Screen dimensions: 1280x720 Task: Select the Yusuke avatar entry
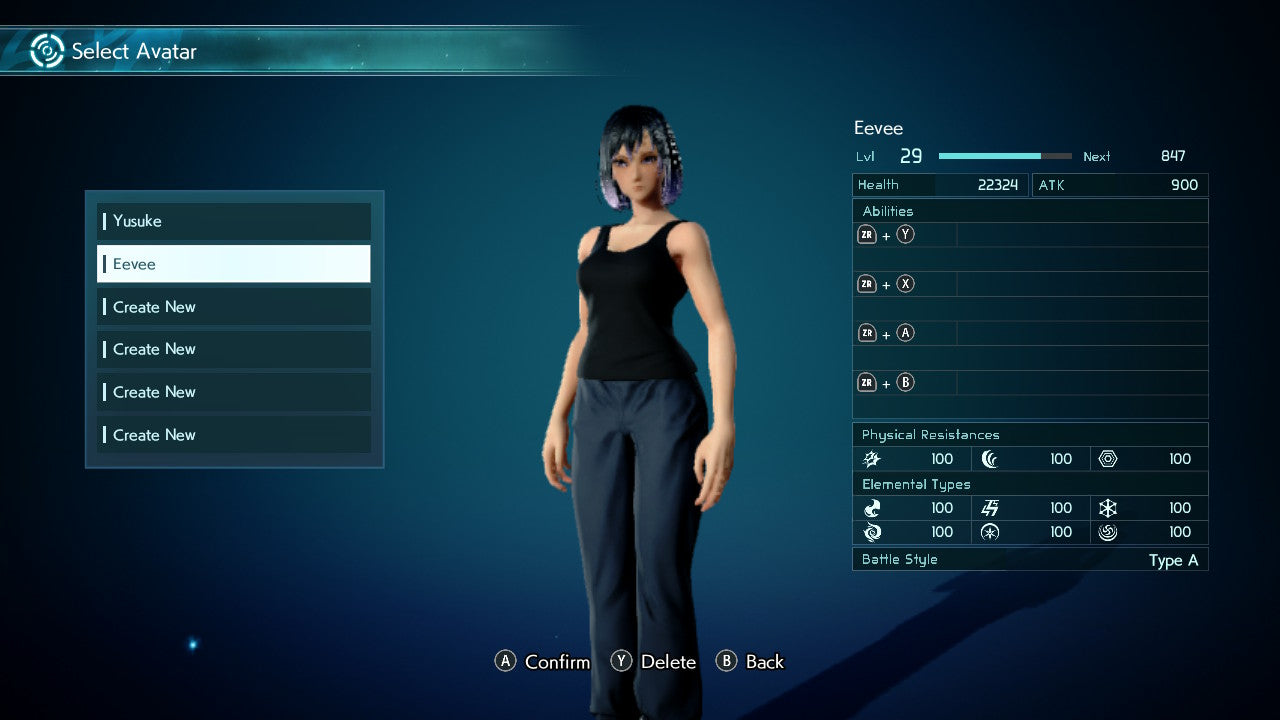point(233,221)
